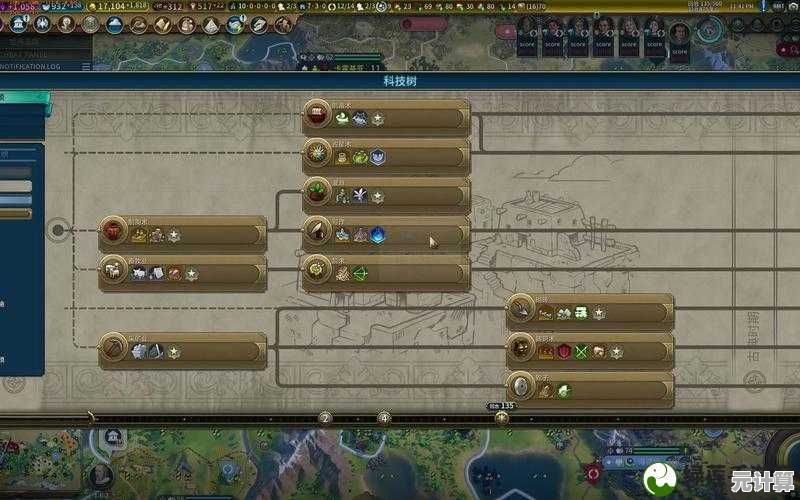Click the green Archer unlock icon
This screenshot has height=500, width=800.
(359, 273)
